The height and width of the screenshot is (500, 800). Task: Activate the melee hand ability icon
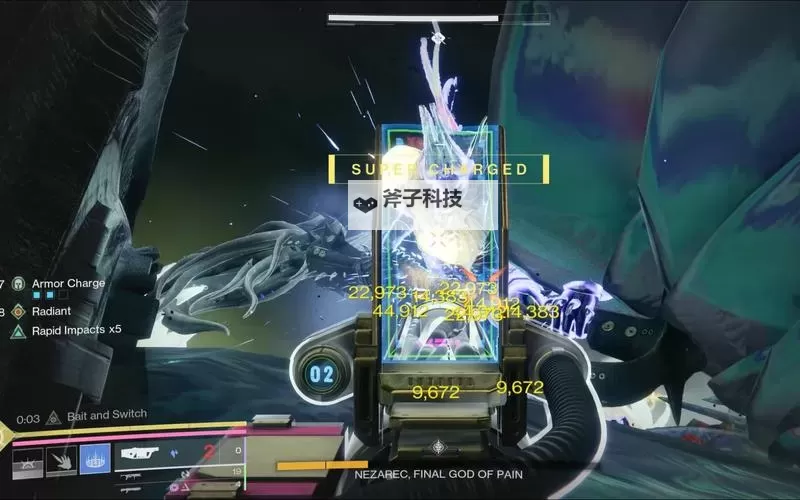pyautogui.click(x=62, y=460)
